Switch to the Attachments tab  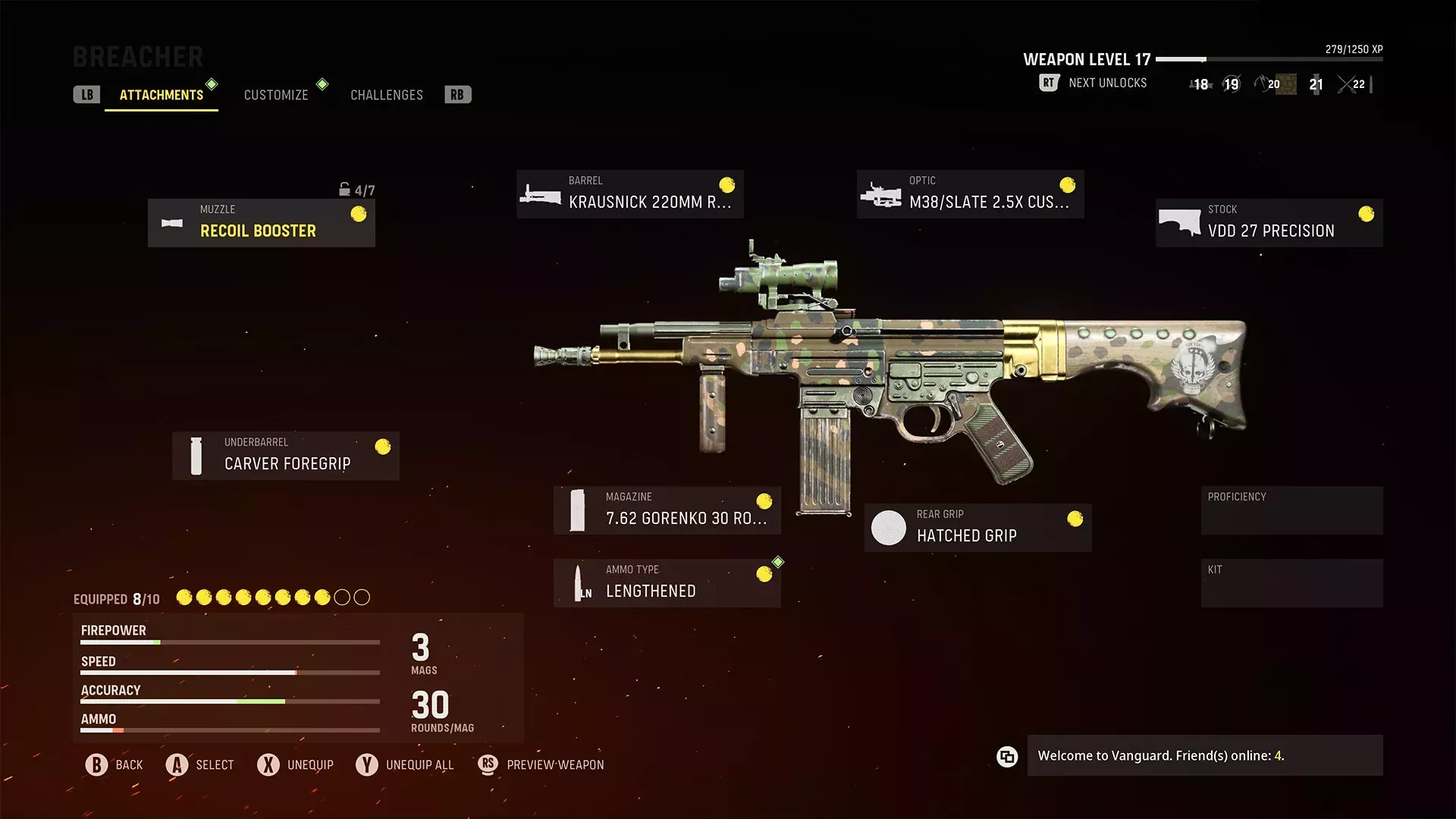(161, 95)
